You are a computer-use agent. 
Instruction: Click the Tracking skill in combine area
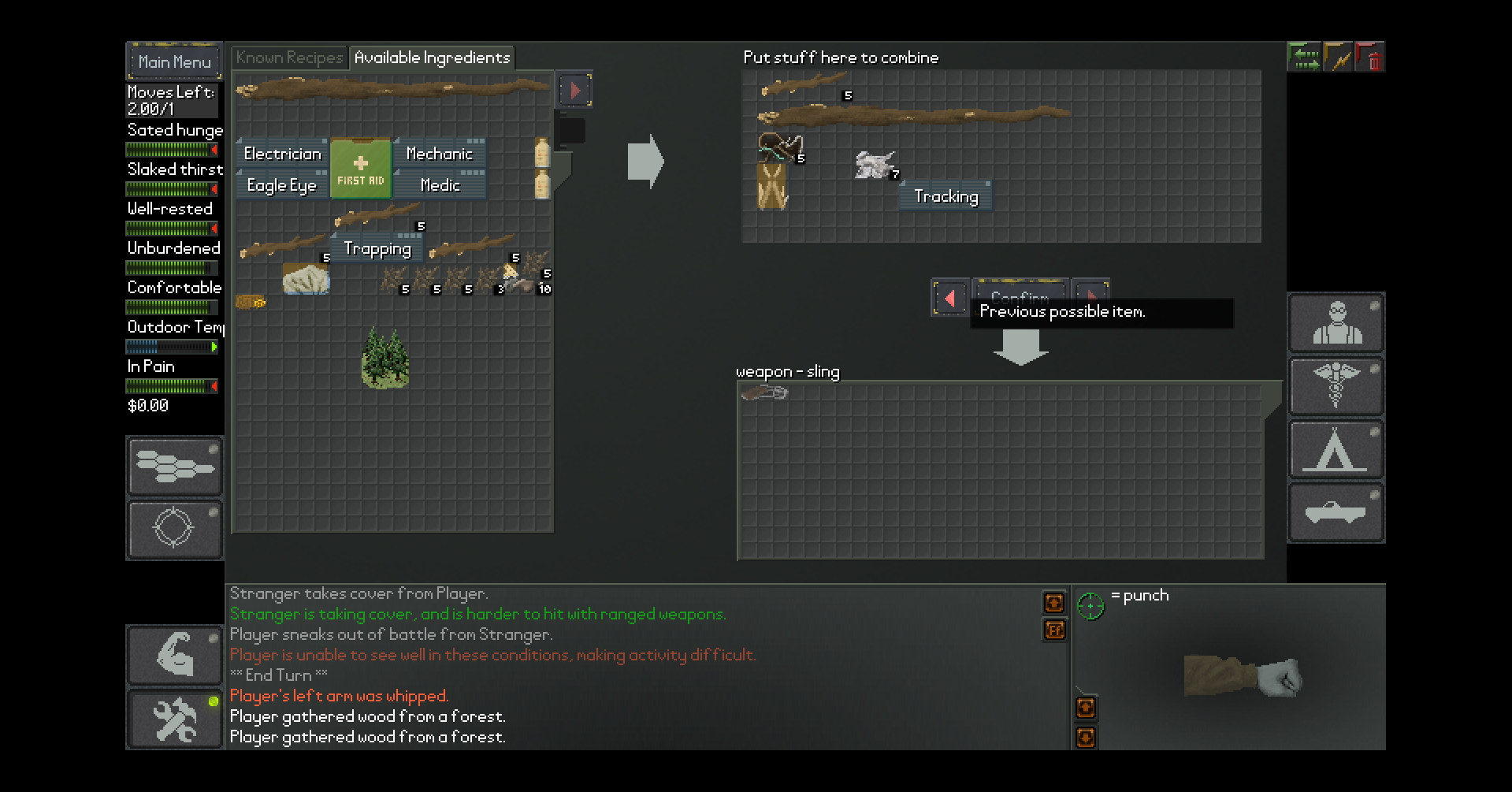[x=945, y=196]
